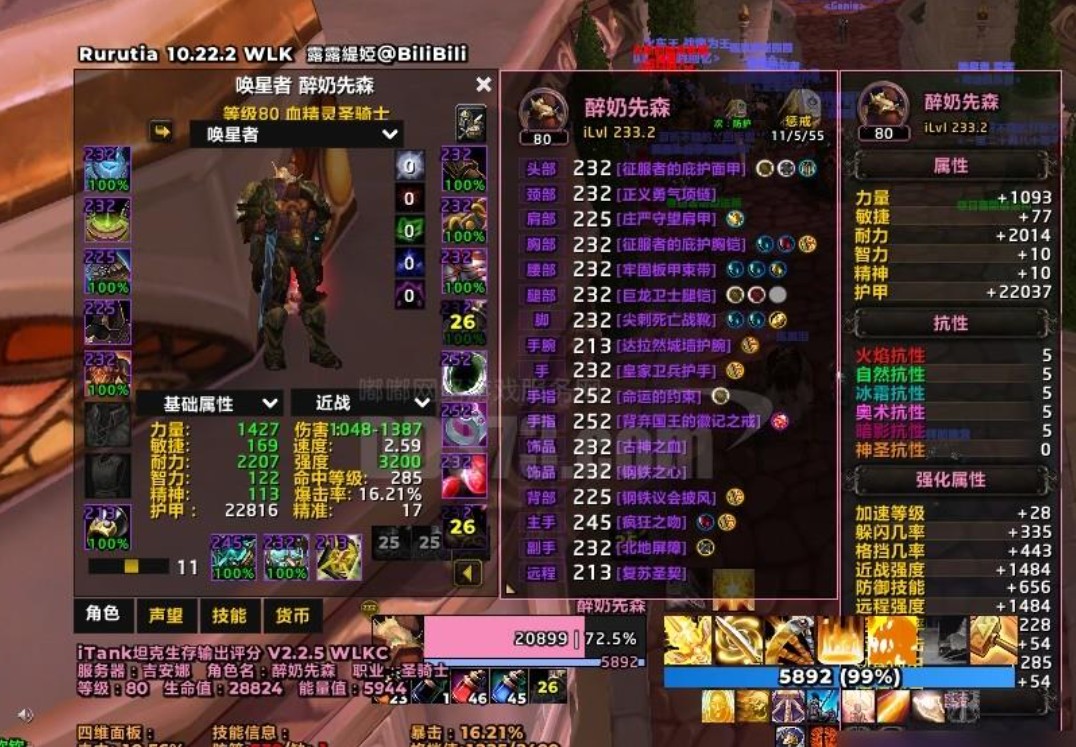The image size is (1076, 747).
Task: Open the 近战 melee stats dropdown
Action: (360, 403)
